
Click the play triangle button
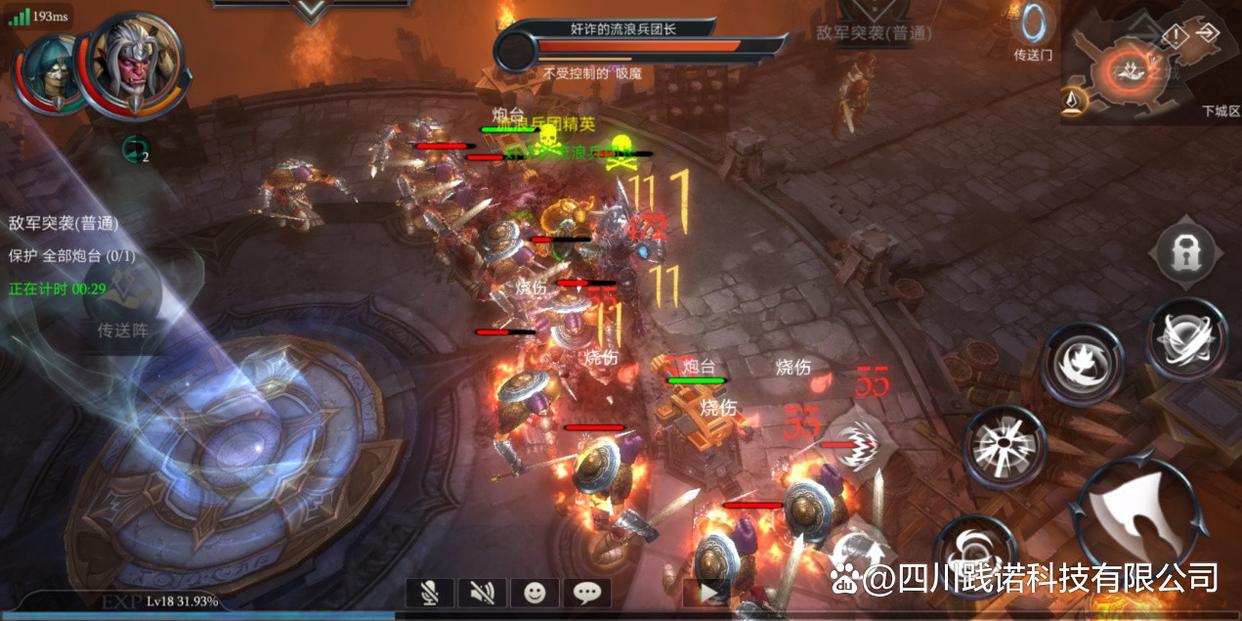pos(707,593)
